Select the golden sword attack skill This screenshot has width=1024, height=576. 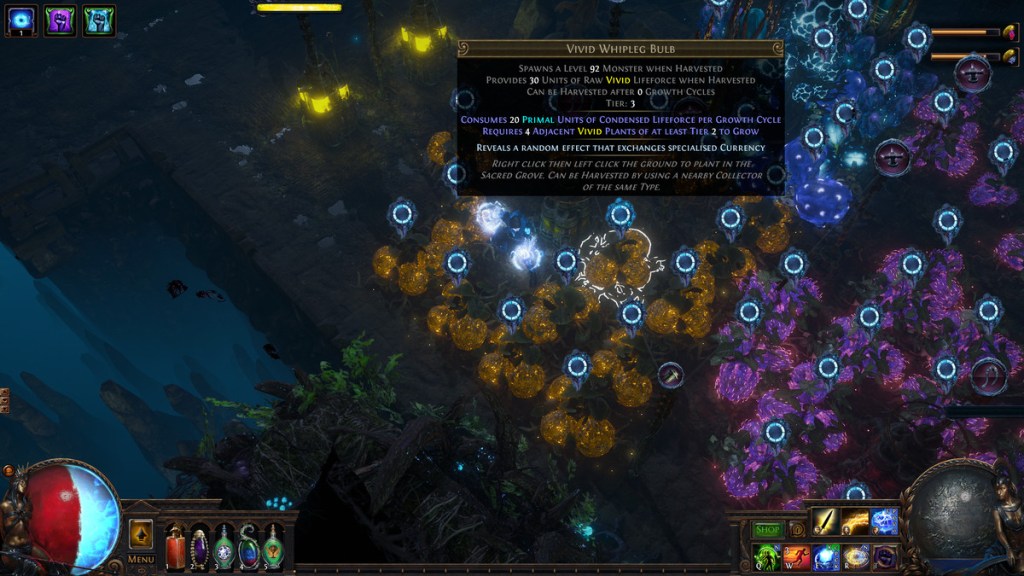(824, 523)
